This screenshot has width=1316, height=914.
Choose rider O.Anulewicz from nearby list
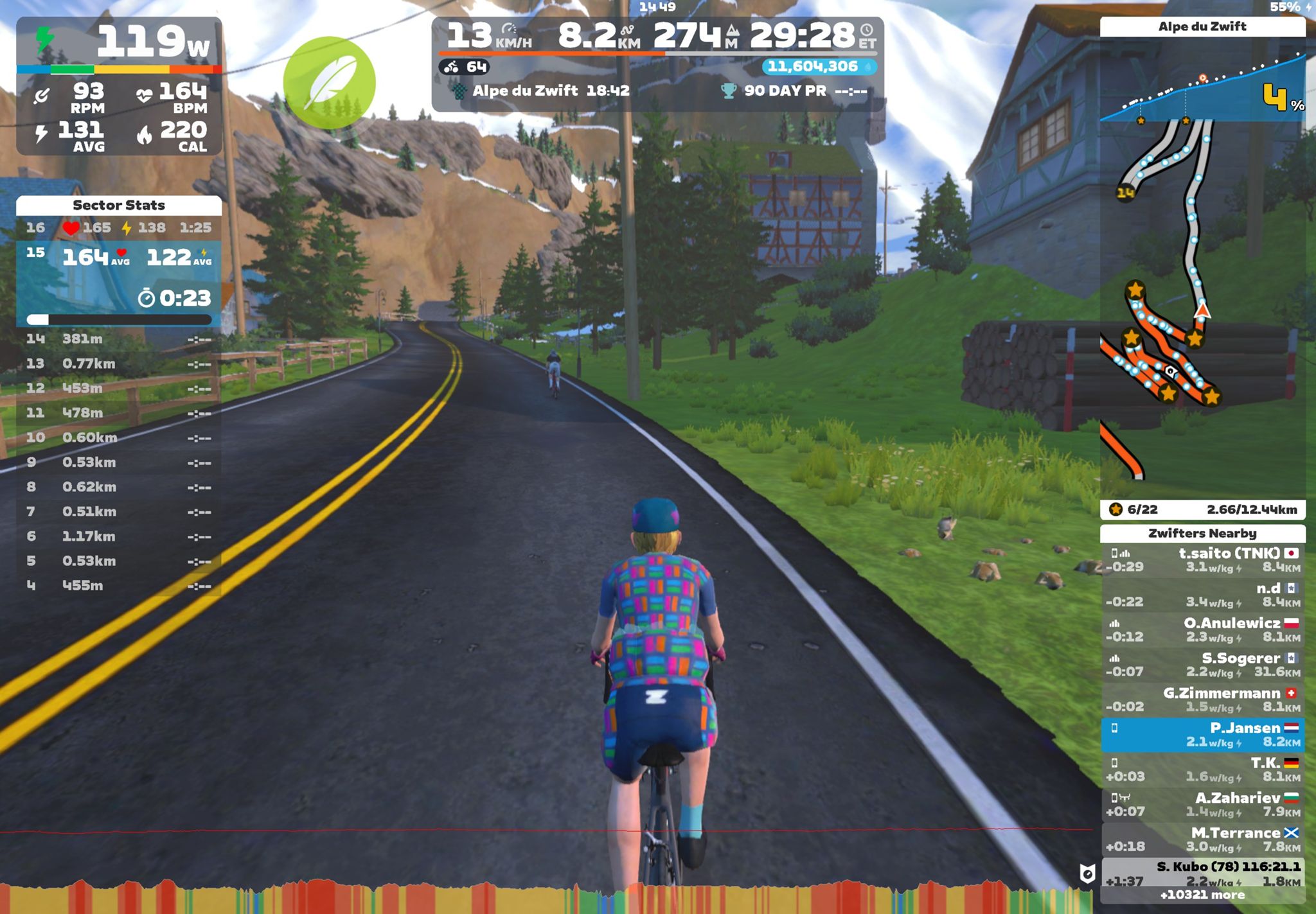click(1203, 630)
